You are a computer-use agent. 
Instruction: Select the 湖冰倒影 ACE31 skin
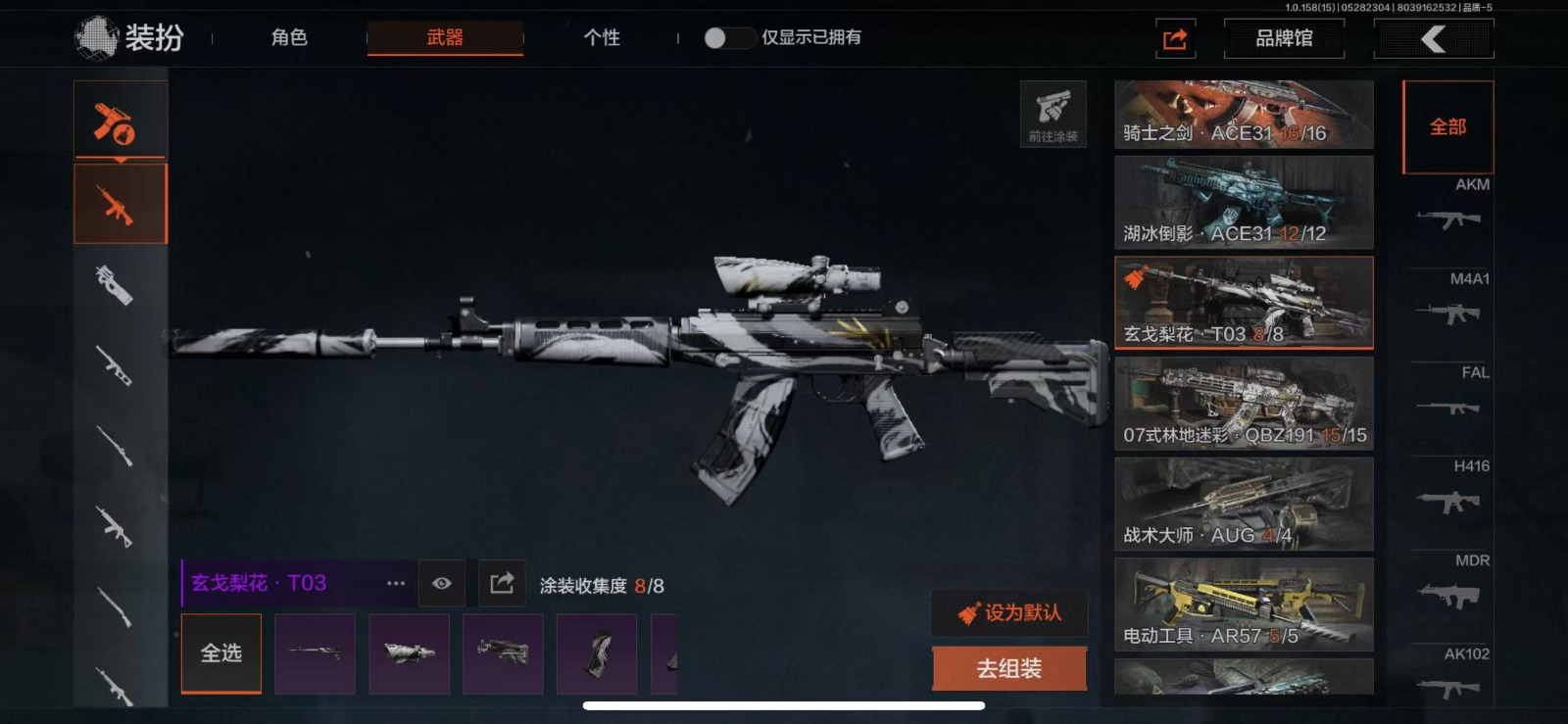[x=1244, y=203]
